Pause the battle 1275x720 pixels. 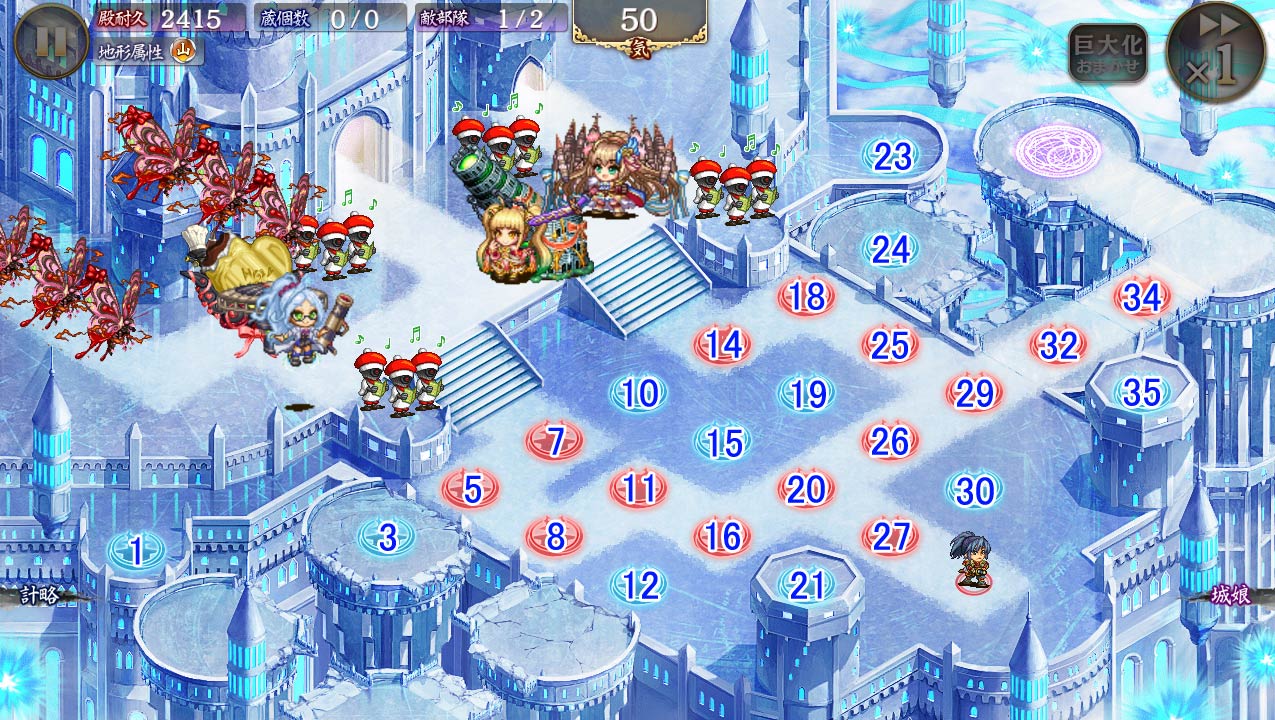pyautogui.click(x=50, y=41)
